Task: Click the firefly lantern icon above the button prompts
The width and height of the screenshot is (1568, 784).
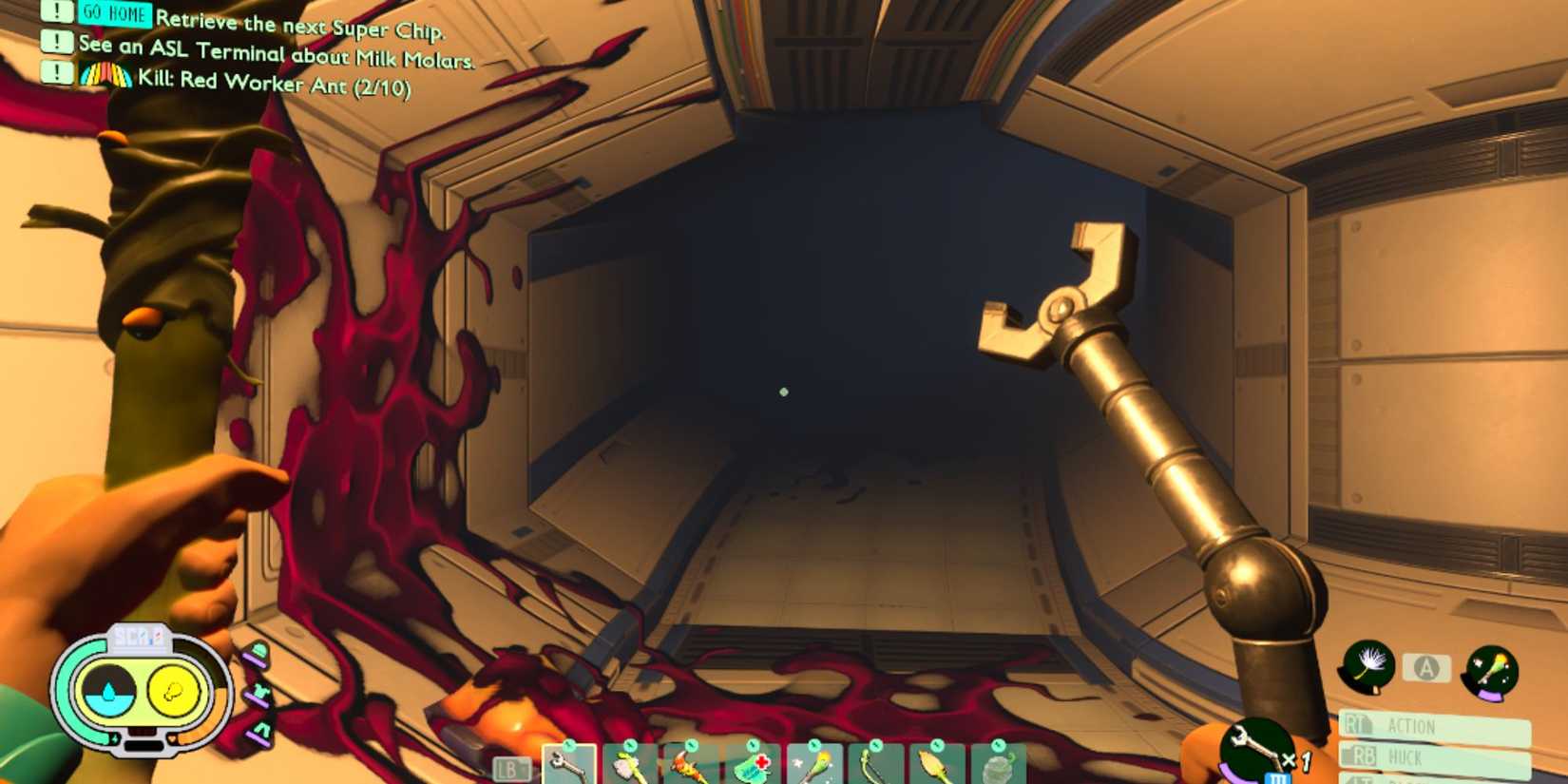Action: pyautogui.click(x=1490, y=671)
